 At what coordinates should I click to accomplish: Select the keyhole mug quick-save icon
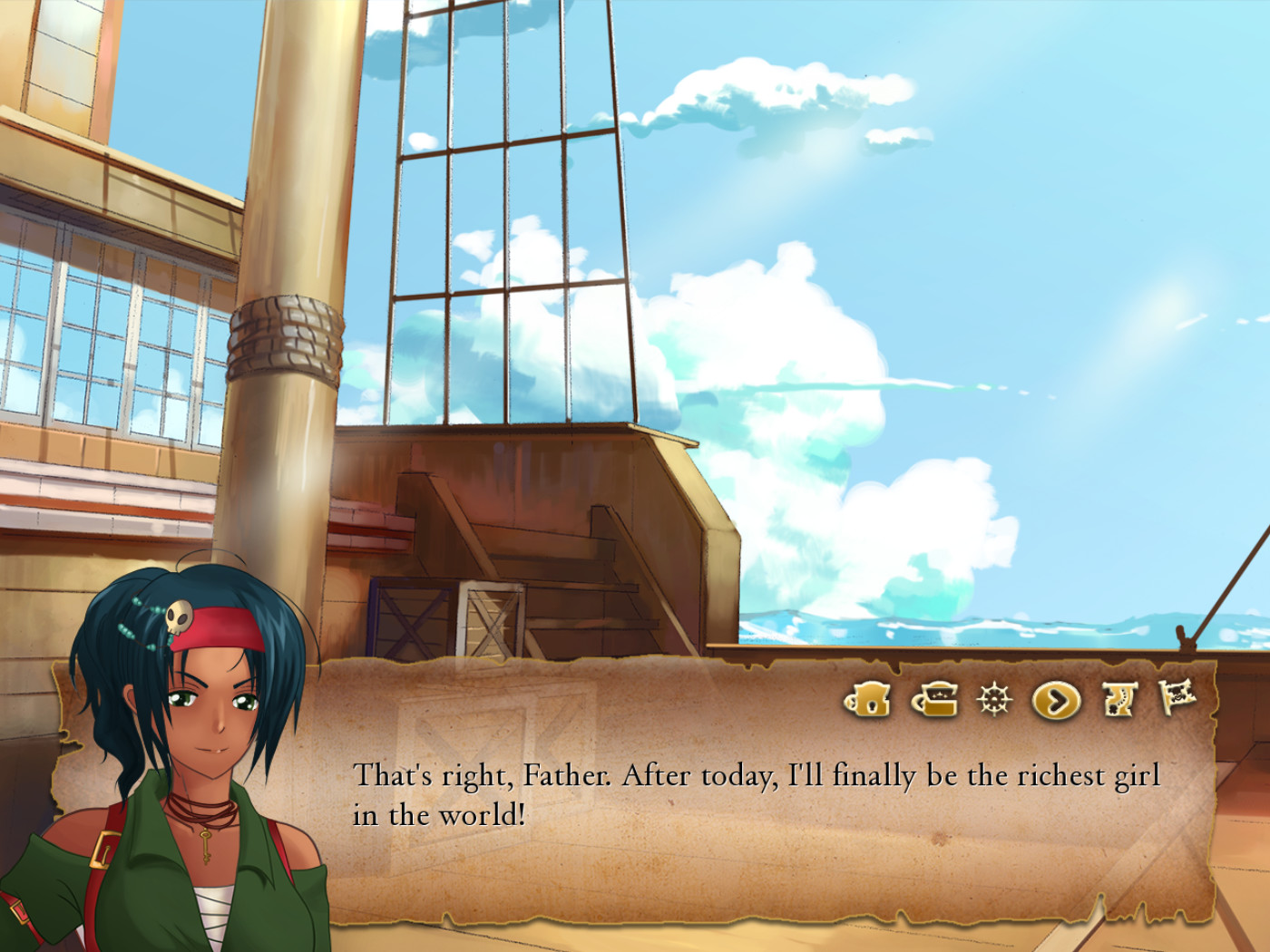click(869, 698)
